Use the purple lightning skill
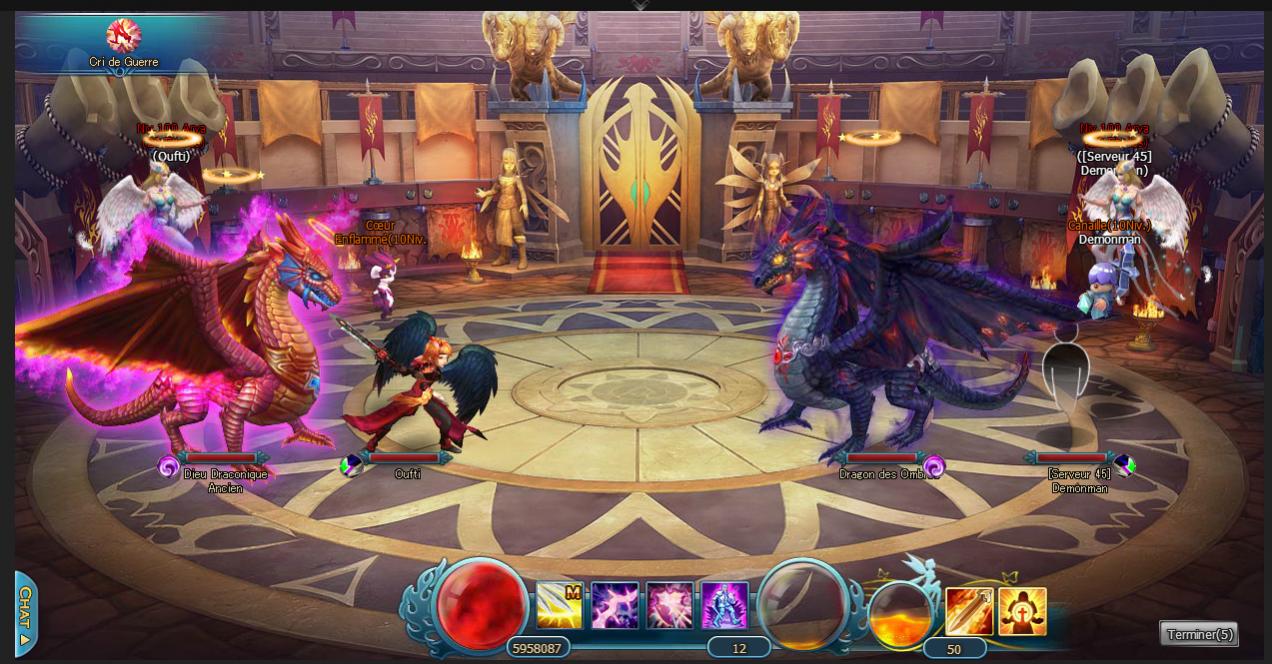 click(615, 606)
